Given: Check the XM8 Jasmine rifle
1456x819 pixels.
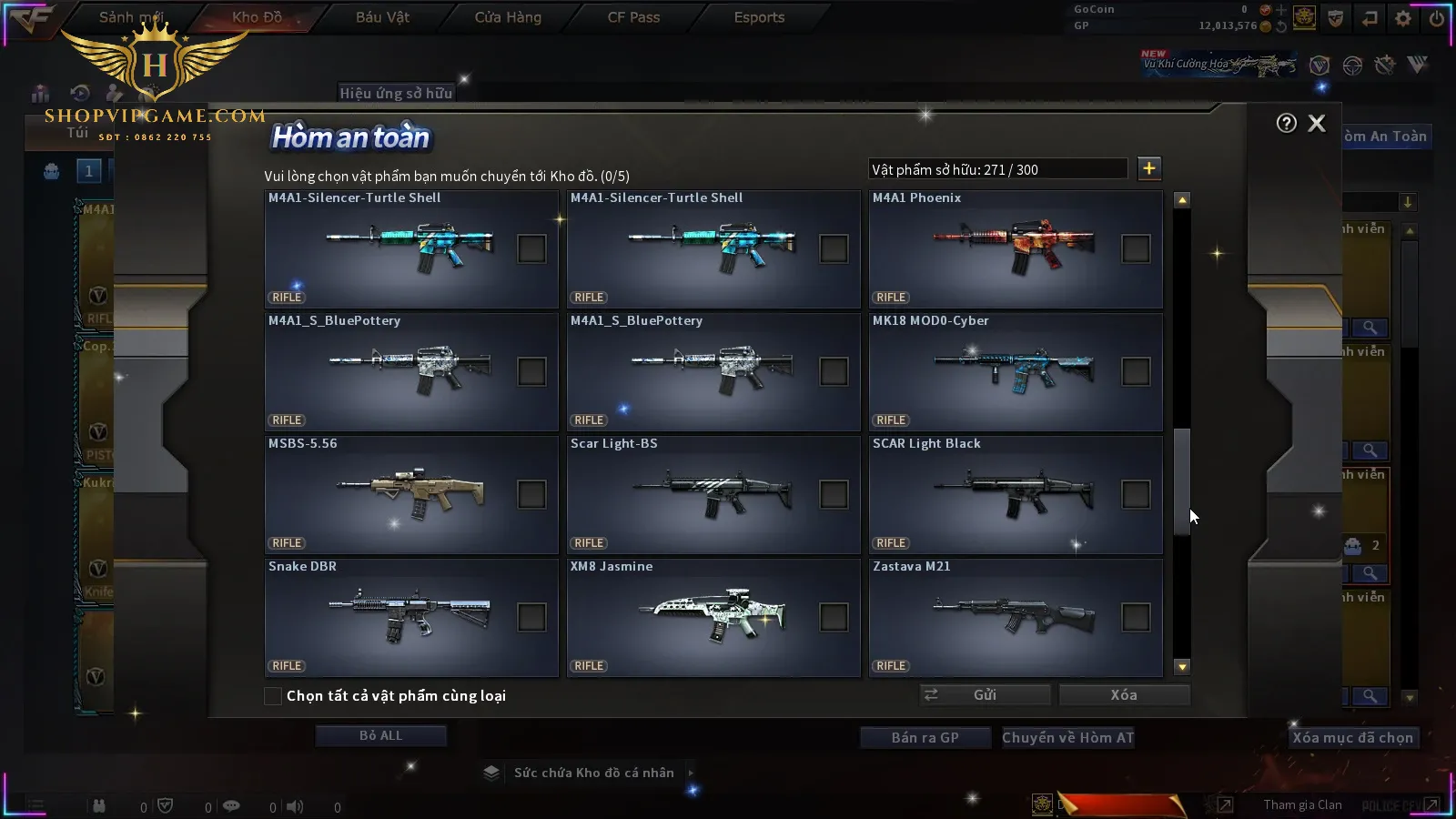Looking at the screenshot, I should pos(834,617).
